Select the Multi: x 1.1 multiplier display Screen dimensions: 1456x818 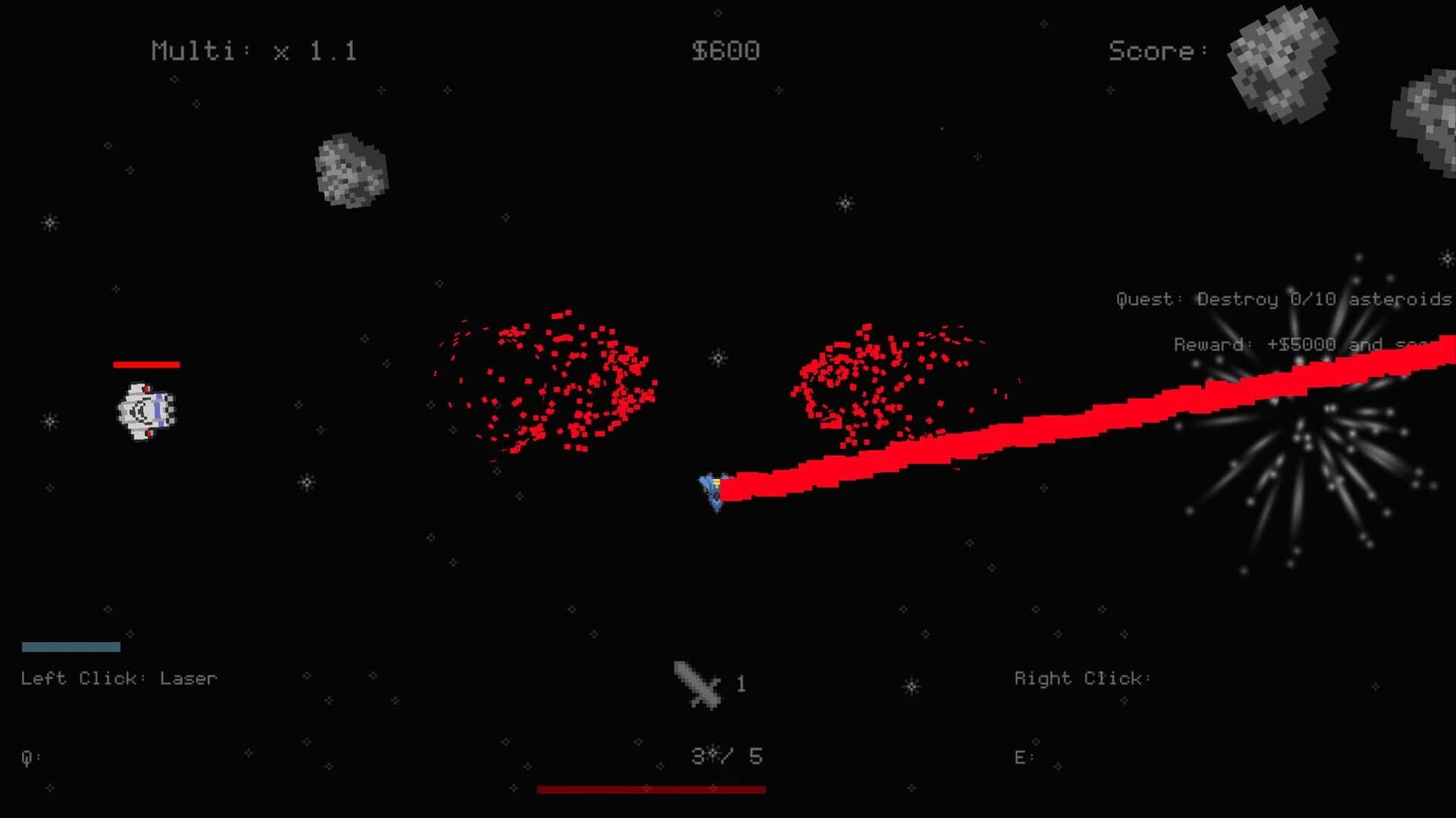point(254,51)
